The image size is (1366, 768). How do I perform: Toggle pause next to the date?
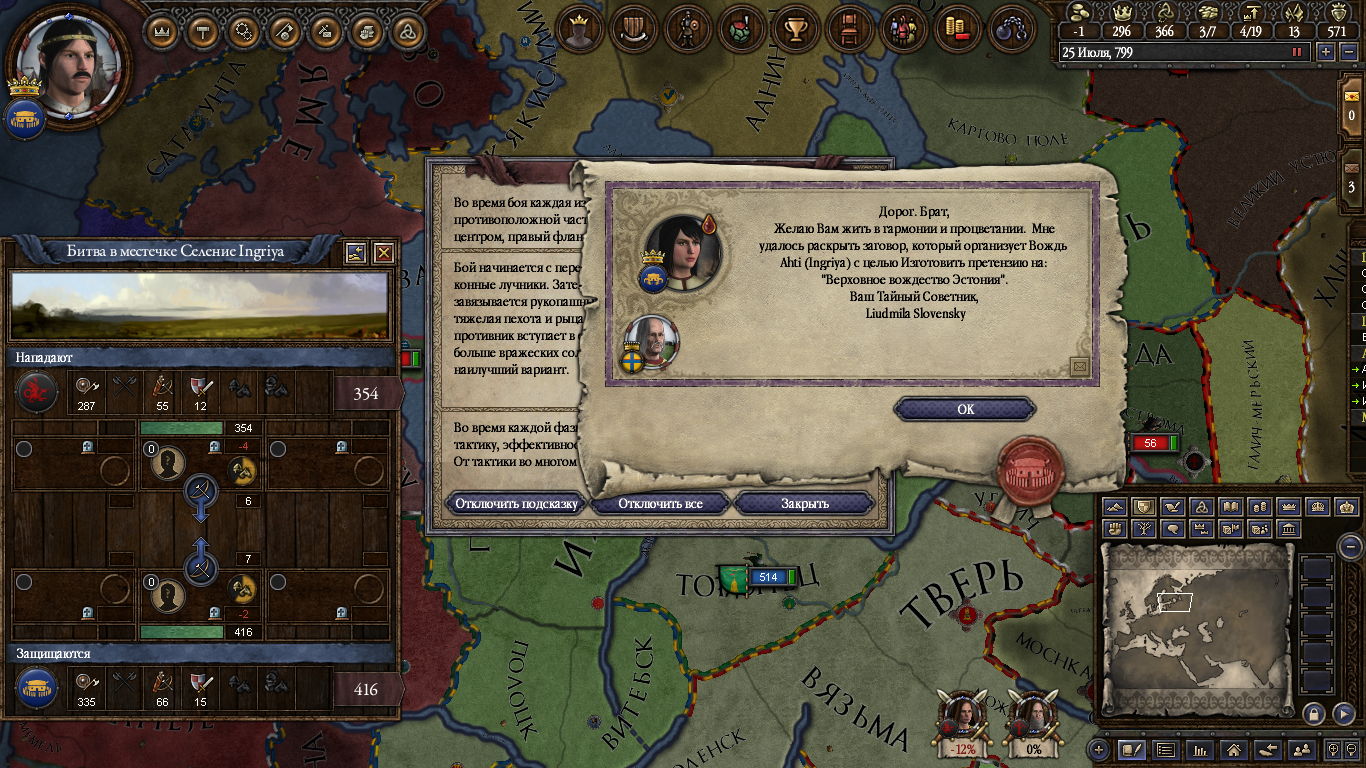1298,52
